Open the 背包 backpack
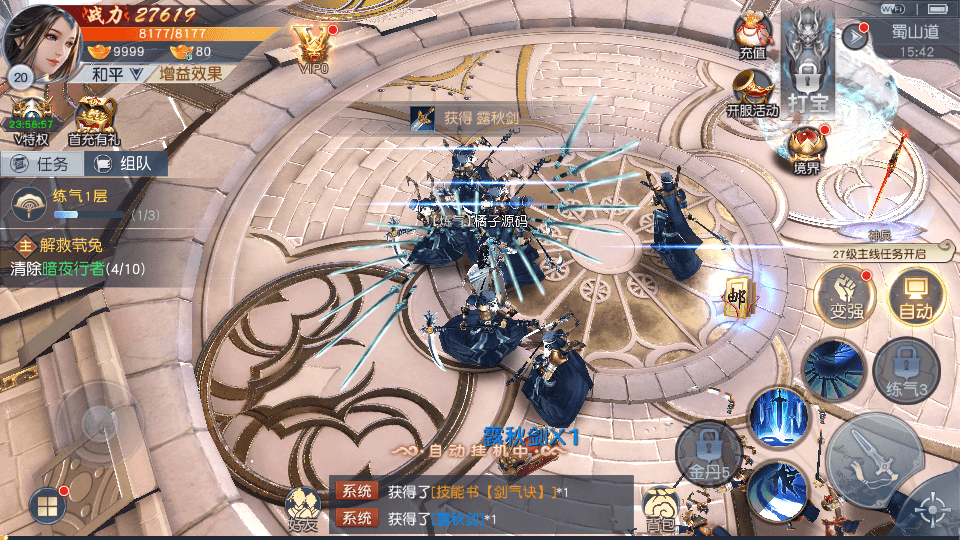Viewport: 960px width, 540px height. click(x=660, y=508)
